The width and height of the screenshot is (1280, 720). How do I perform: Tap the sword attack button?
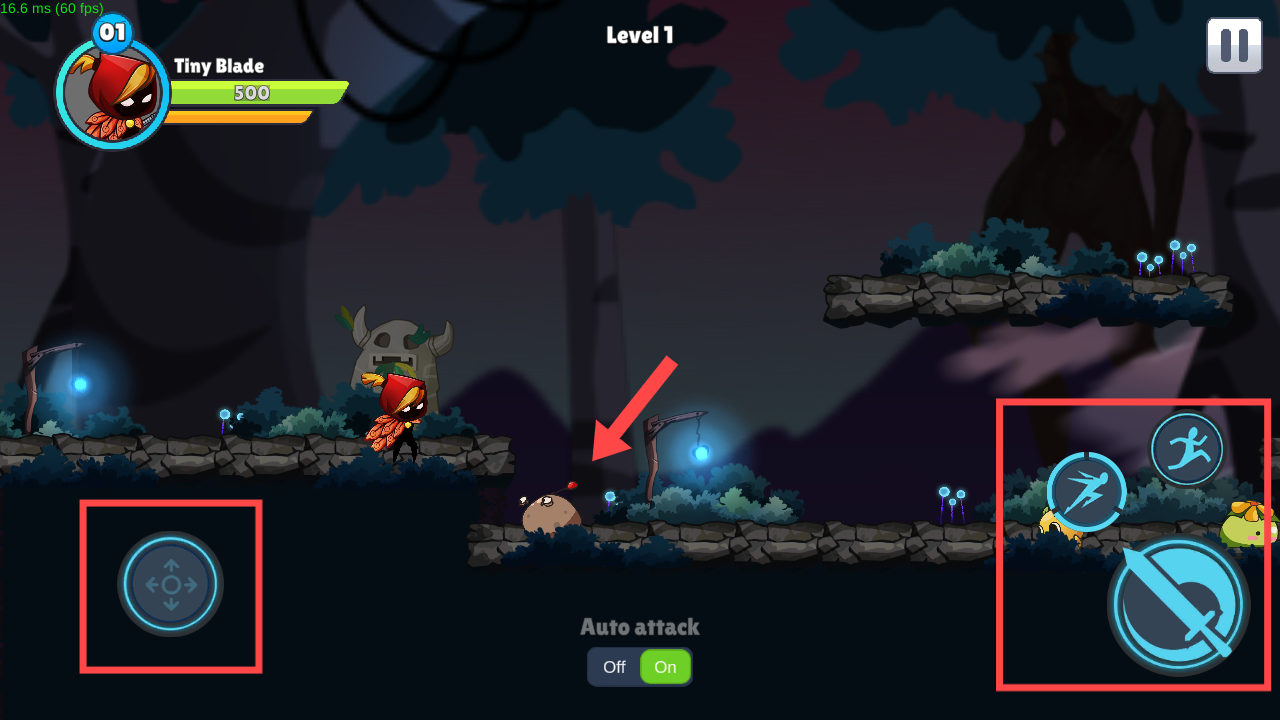(1178, 604)
